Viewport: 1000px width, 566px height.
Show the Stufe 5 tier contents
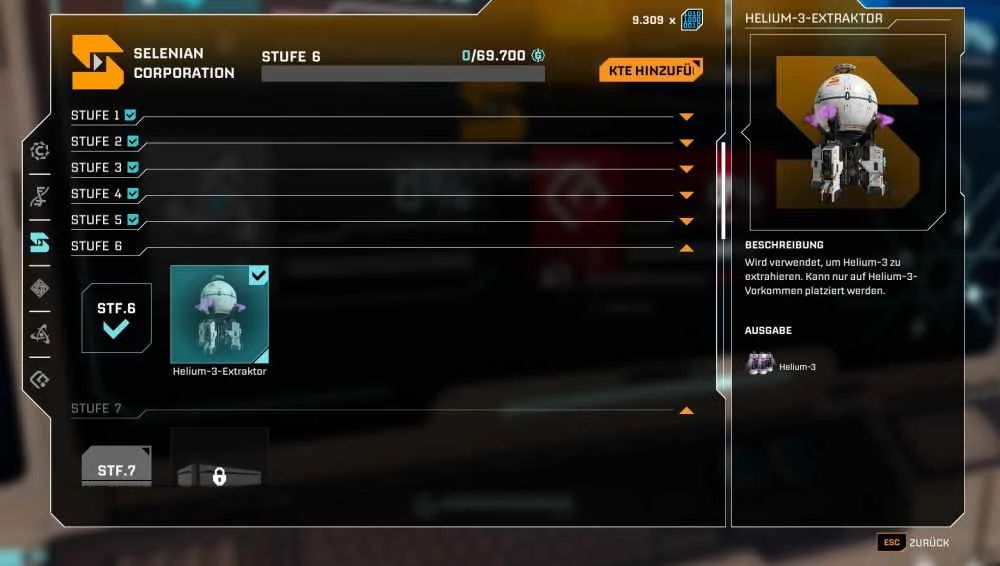(686, 220)
